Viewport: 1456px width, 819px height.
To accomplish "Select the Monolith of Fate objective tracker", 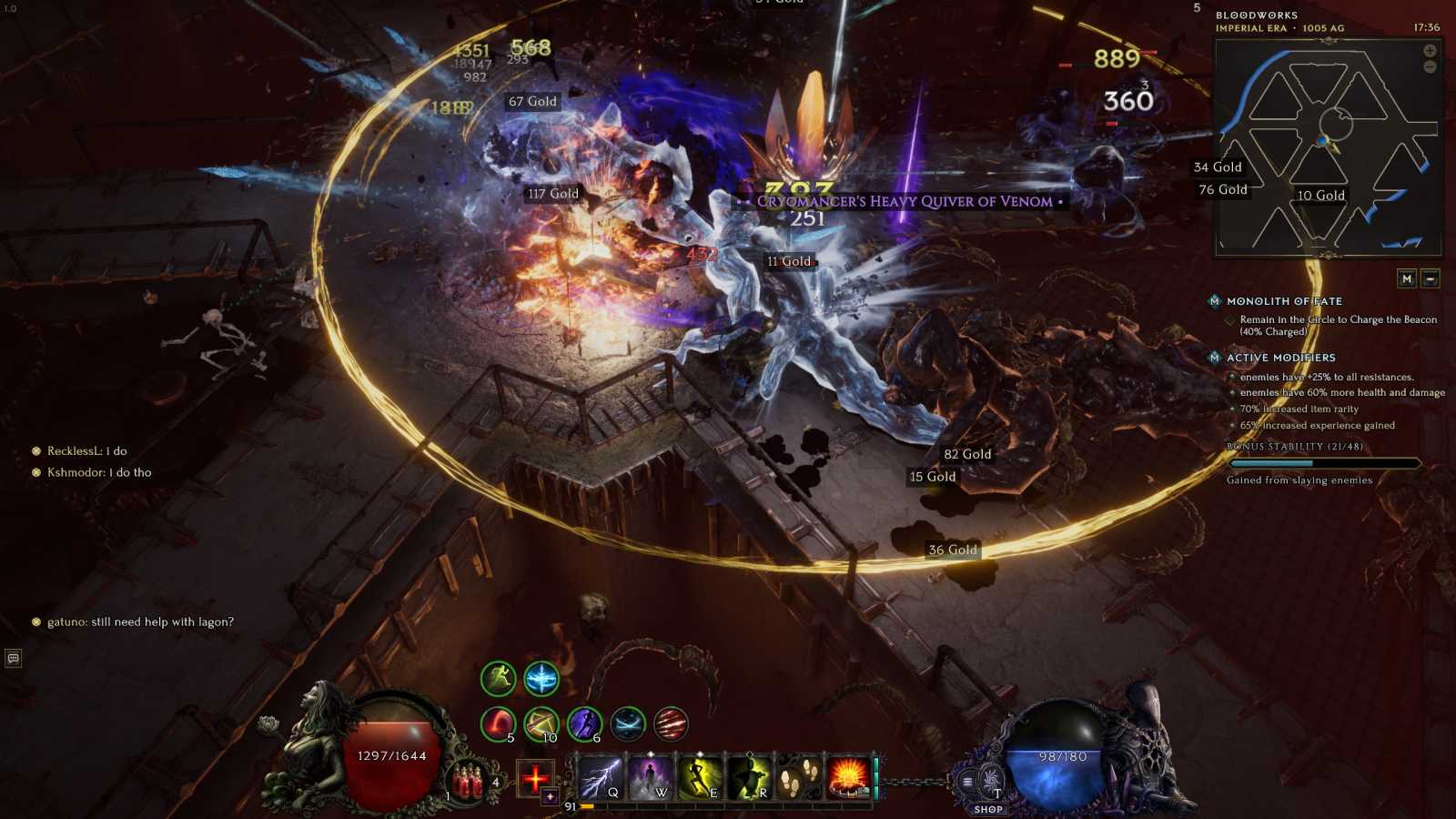I will pyautogui.click(x=1283, y=301).
